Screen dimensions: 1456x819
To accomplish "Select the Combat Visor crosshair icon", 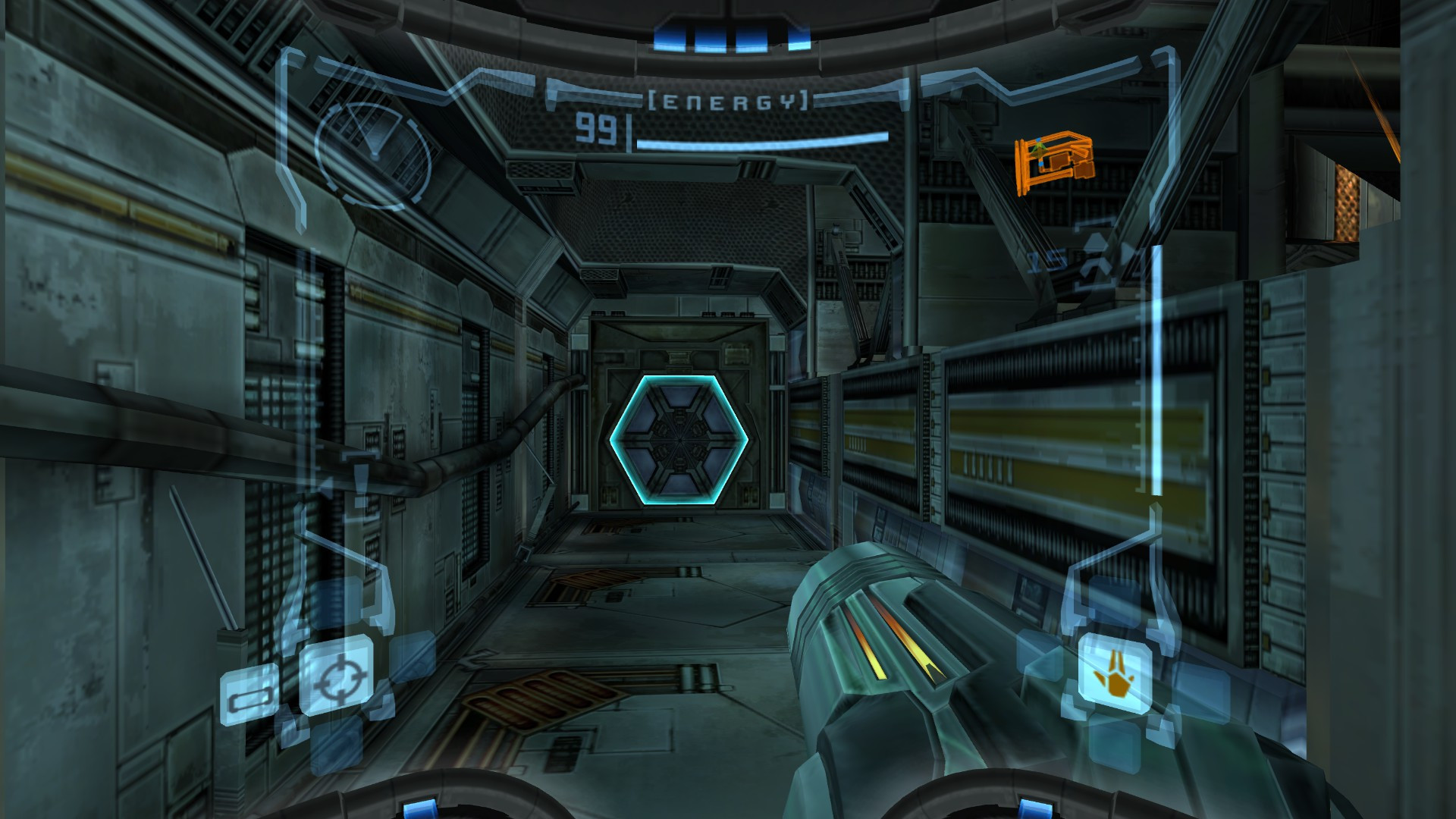I will coord(335,676).
